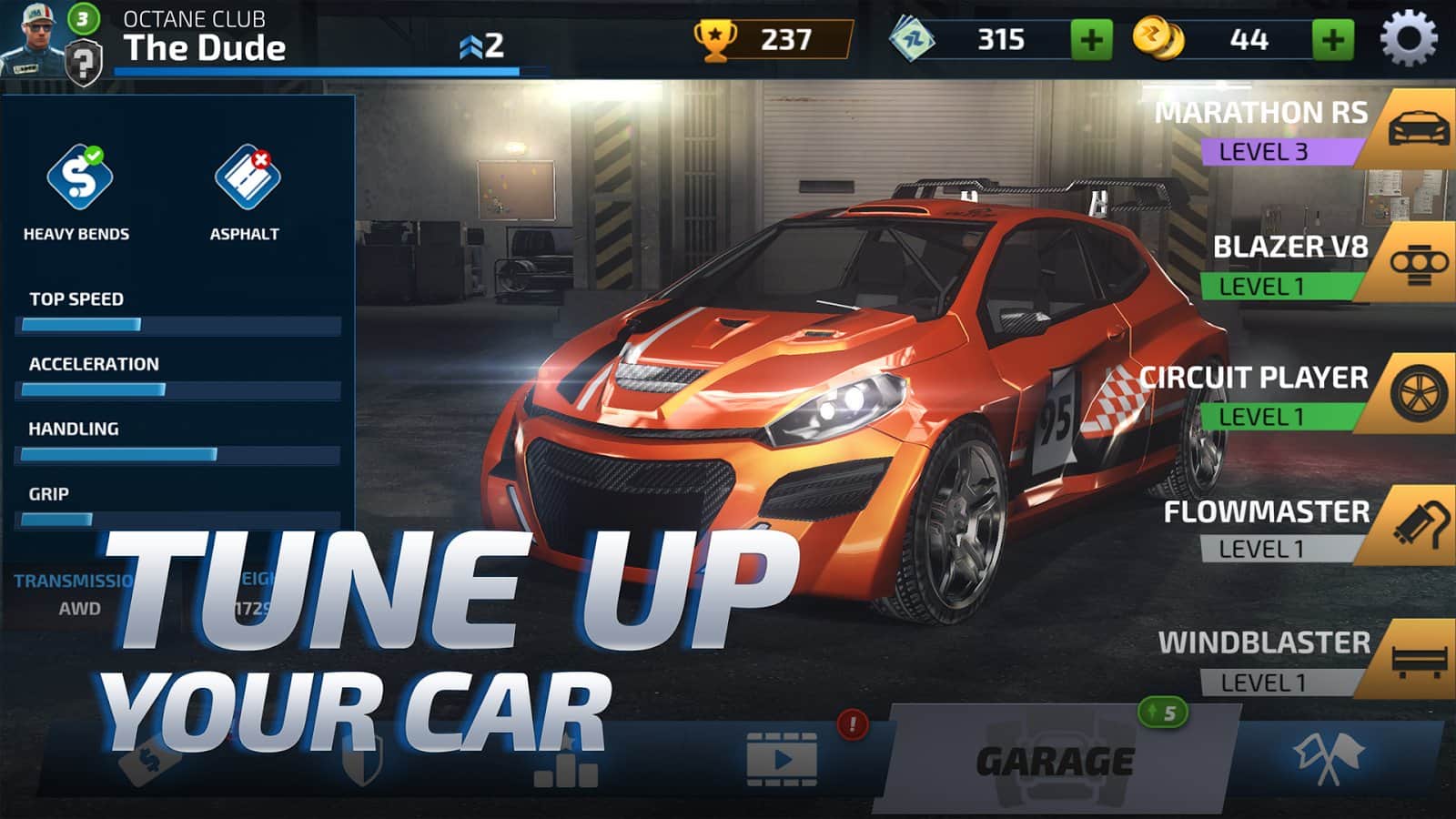This screenshot has height=819, width=1456.
Task: Open the settings gear icon
Action: (x=1408, y=39)
